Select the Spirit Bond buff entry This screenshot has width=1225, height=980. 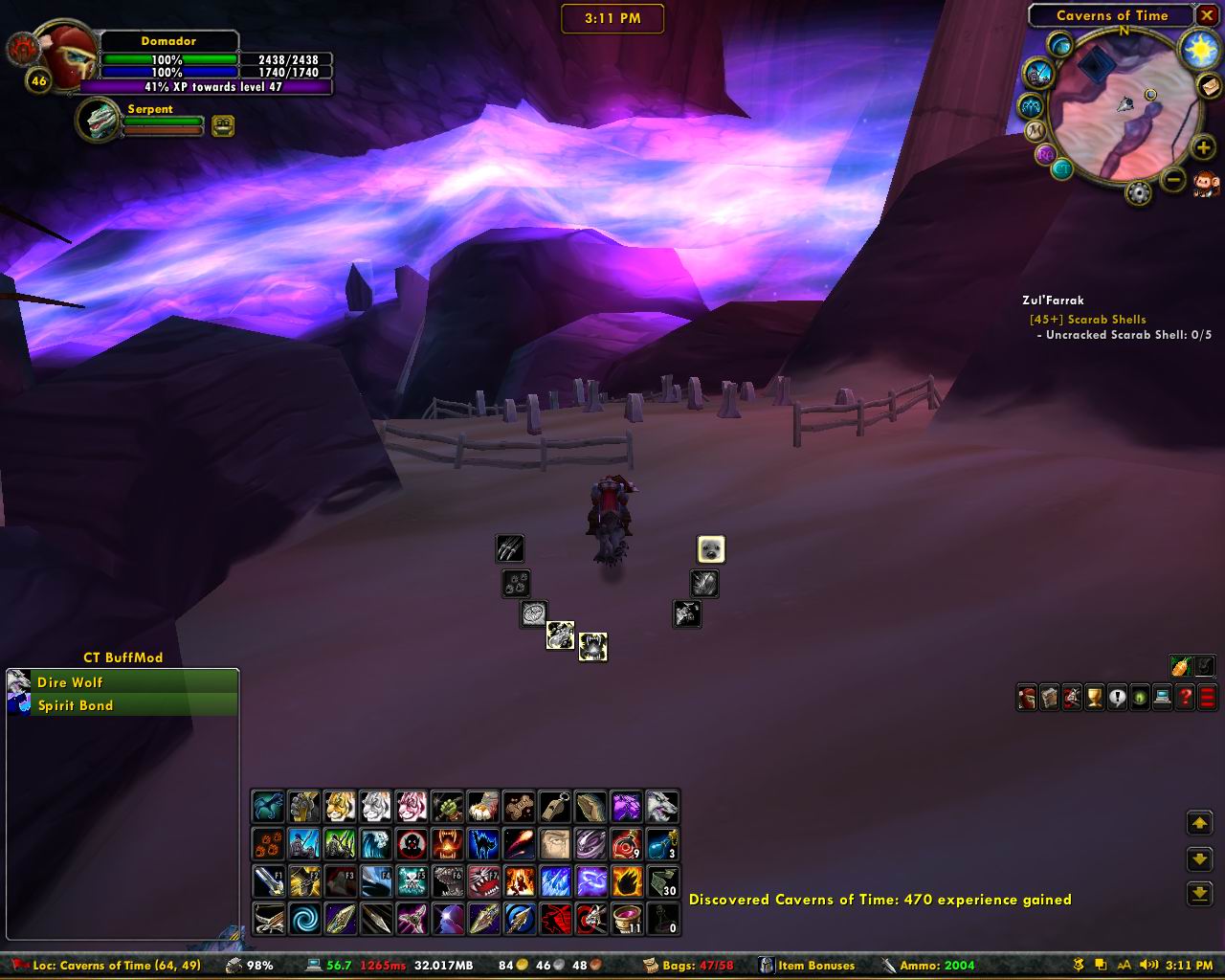[122, 705]
